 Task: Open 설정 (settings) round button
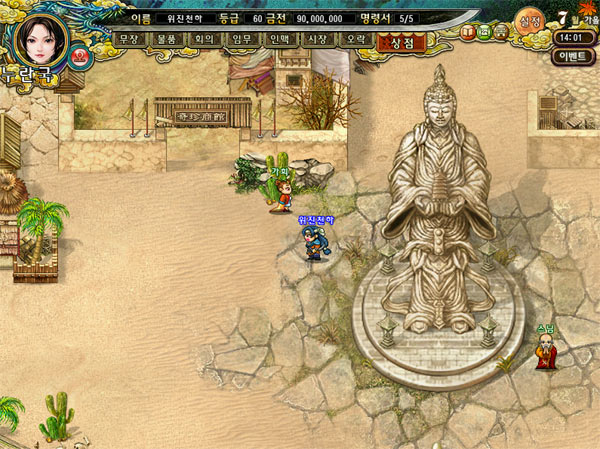click(x=530, y=20)
